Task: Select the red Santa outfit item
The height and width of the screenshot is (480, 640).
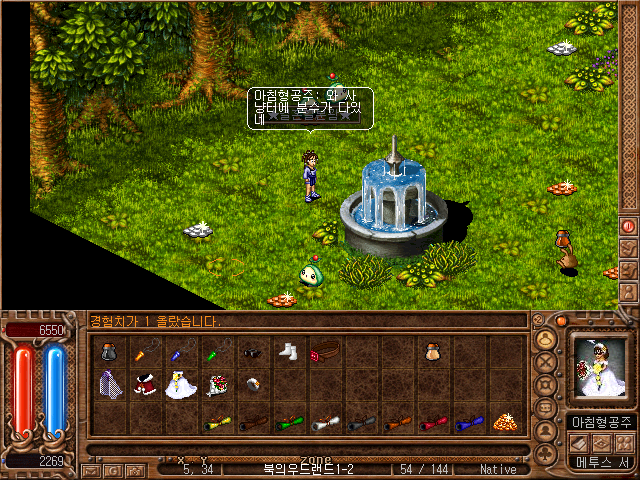Action: coord(146,385)
